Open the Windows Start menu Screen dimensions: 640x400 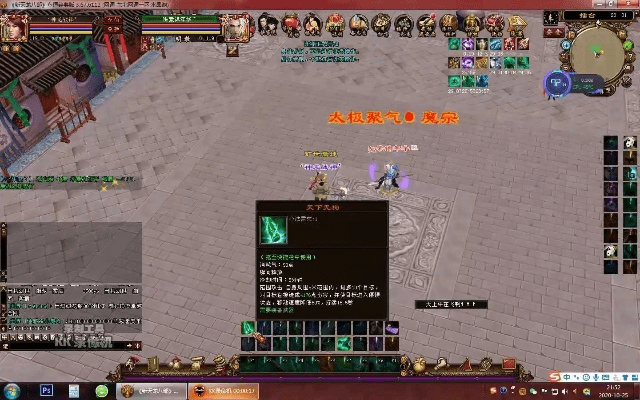pos(12,389)
